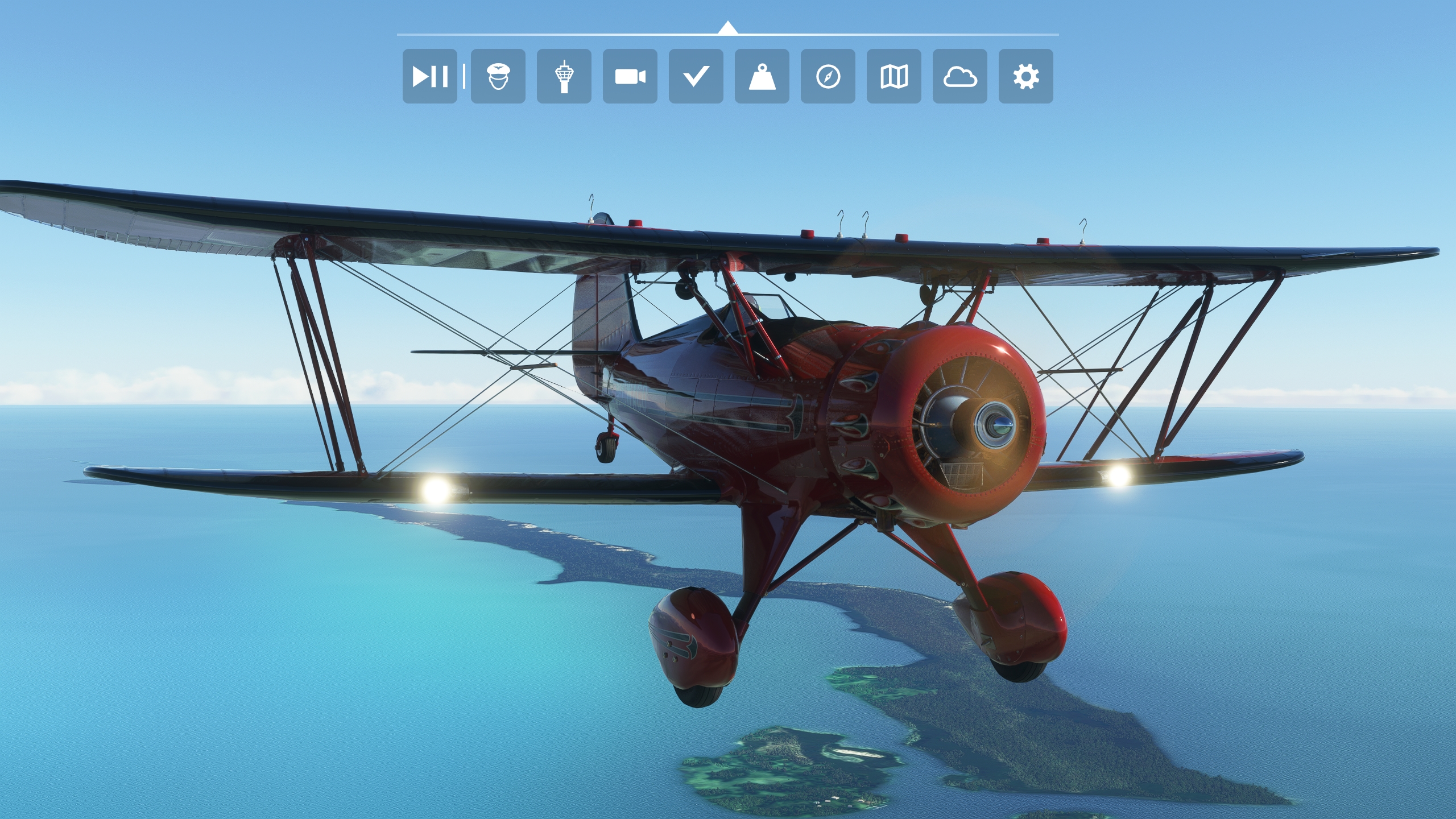The height and width of the screenshot is (819, 1456).
Task: Open the cloud weather panel
Action: pos(959,76)
